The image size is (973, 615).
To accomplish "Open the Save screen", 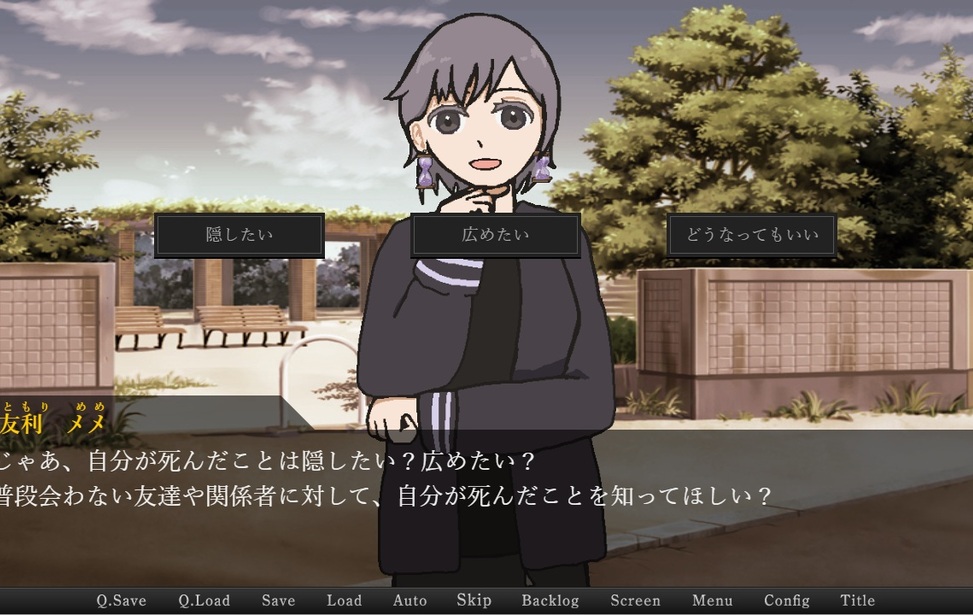I will point(278,601).
